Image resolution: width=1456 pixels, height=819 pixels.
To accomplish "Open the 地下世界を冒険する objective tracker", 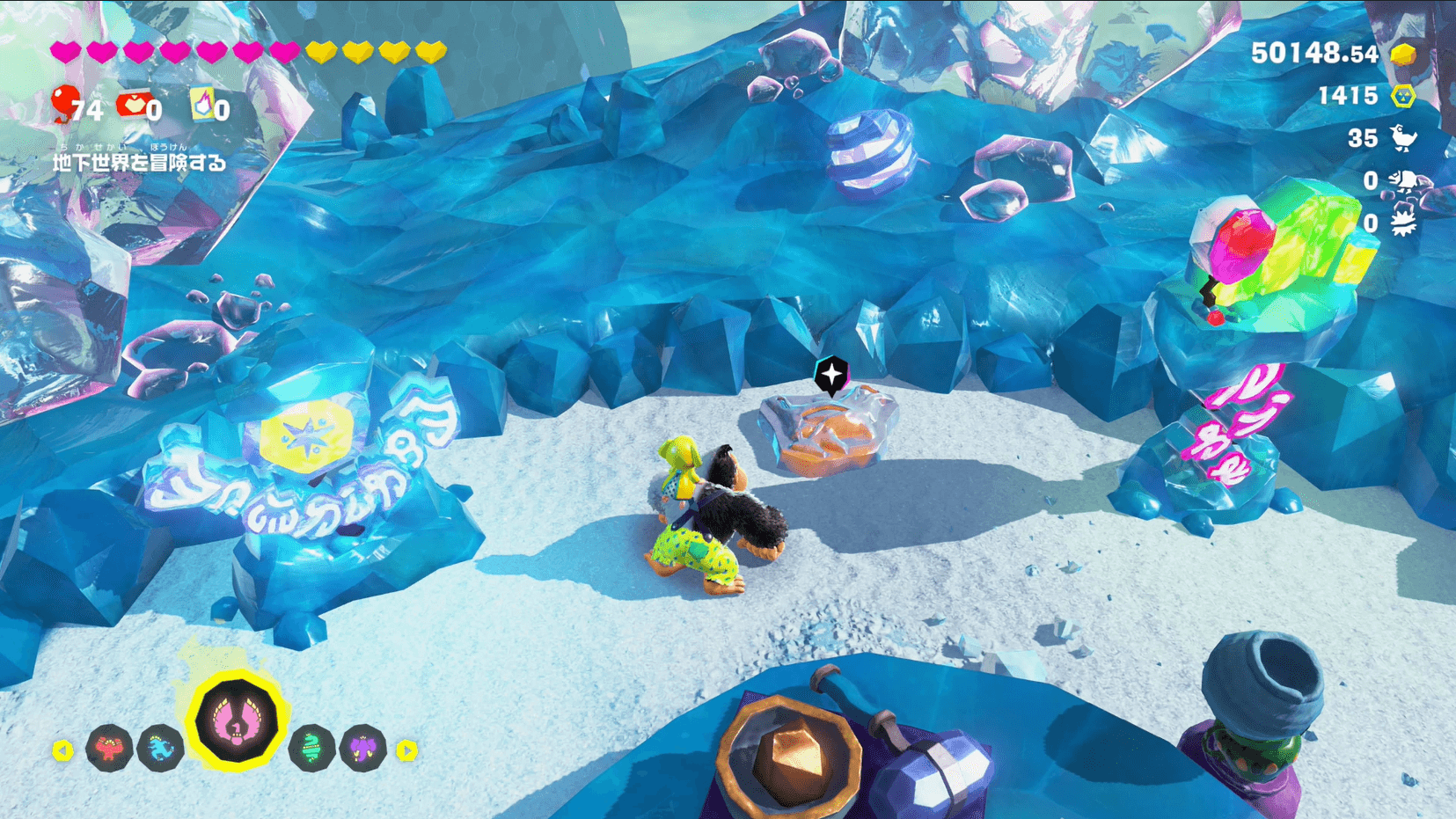I will coord(139,162).
